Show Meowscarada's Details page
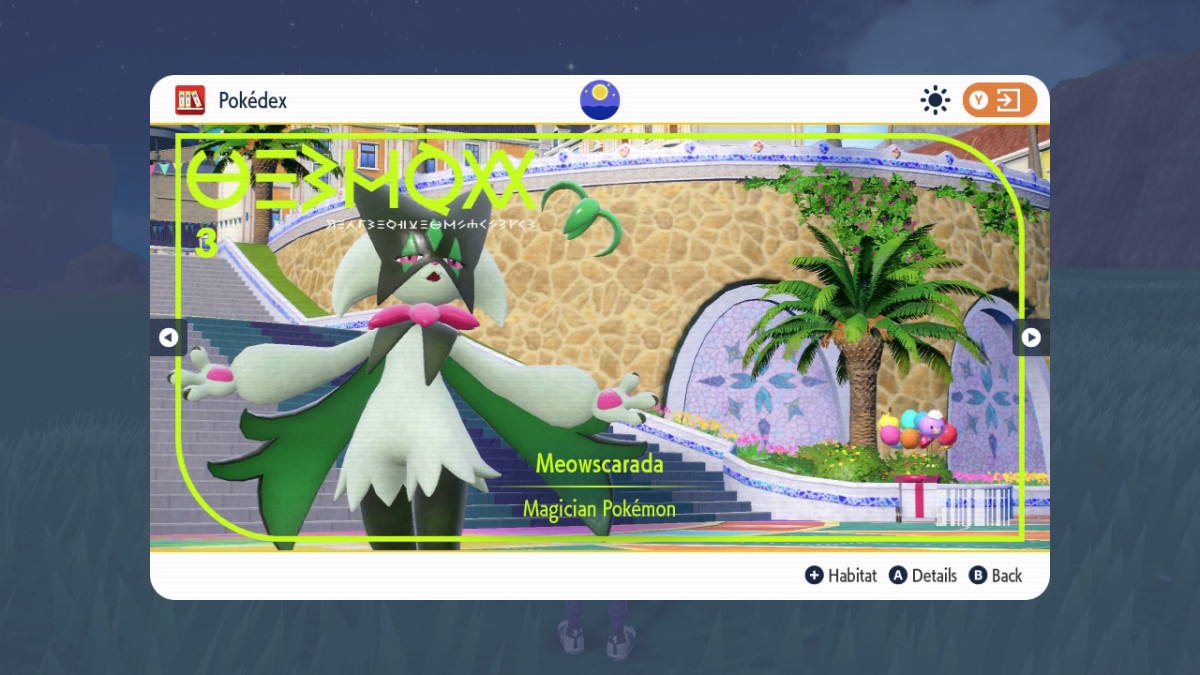Screen dimensions: 1200x675 click(923, 575)
